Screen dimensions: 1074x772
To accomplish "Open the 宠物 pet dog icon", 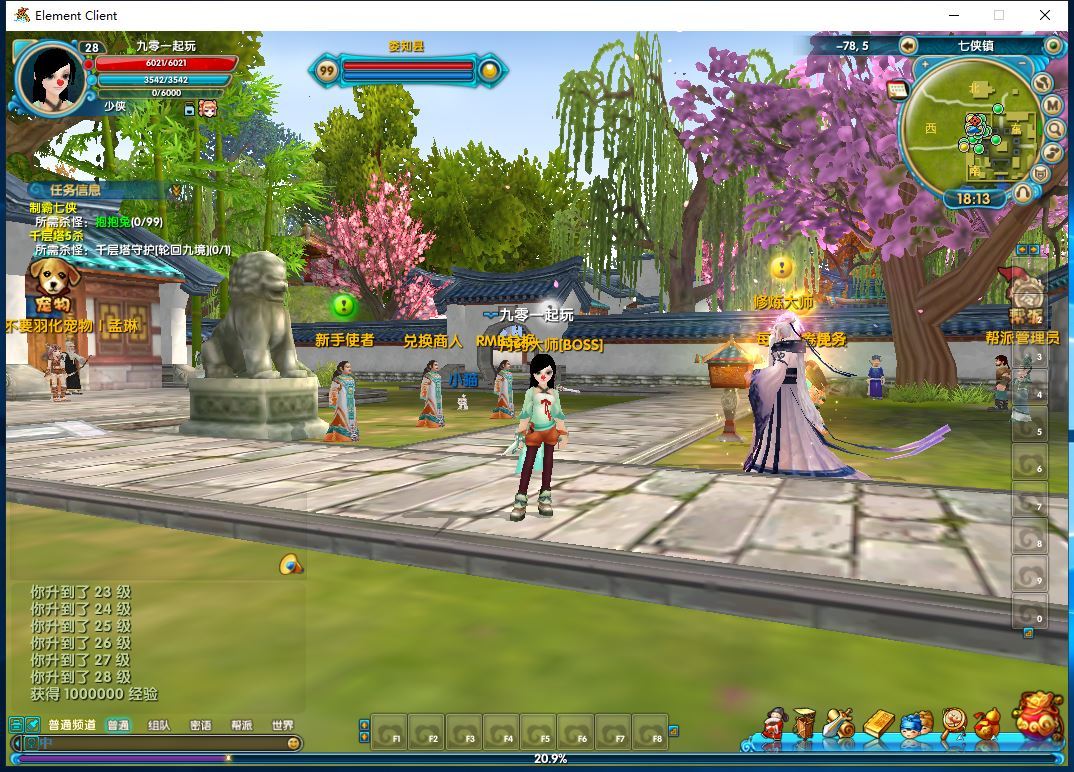I will coord(52,284).
